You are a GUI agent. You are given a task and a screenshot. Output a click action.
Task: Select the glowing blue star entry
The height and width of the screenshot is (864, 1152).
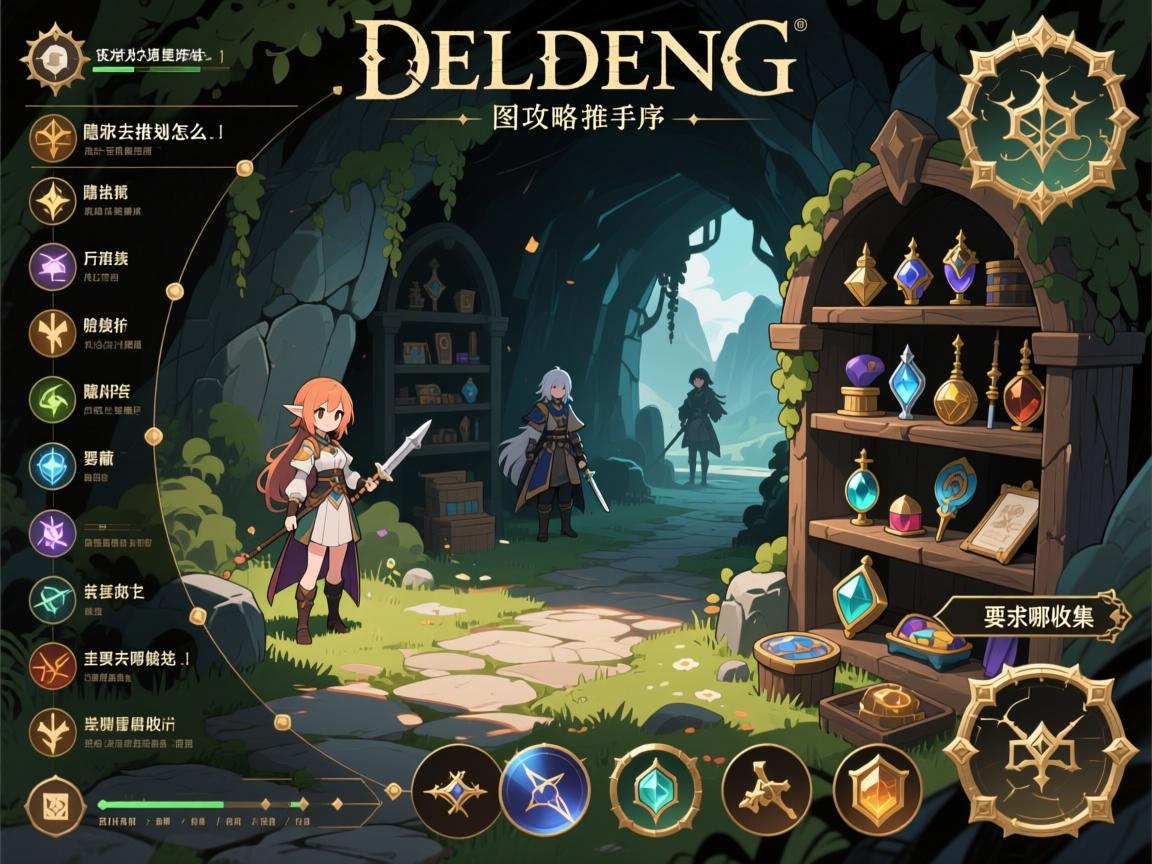coord(53,466)
